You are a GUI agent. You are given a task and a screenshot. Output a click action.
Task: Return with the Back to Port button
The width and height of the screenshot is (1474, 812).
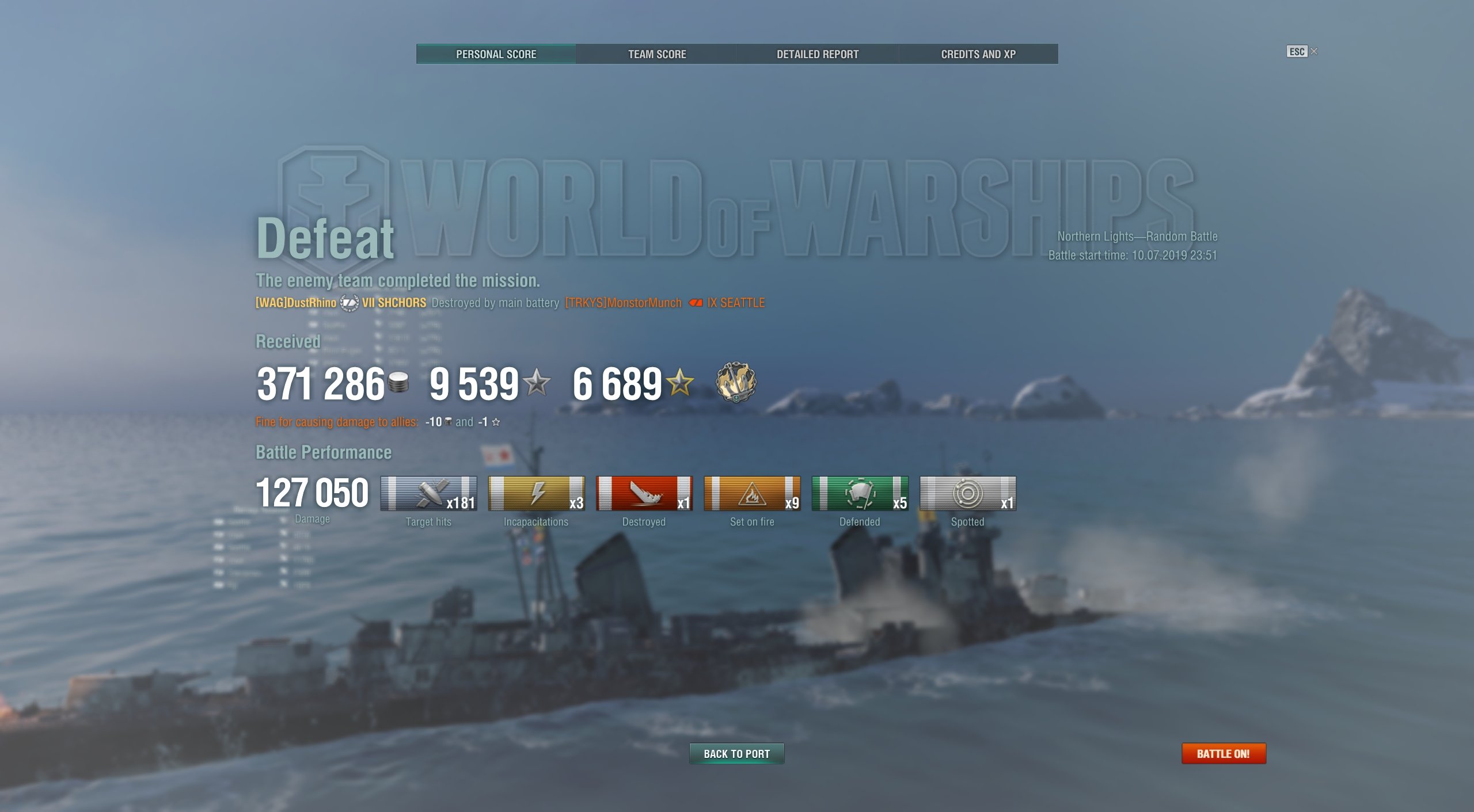pyautogui.click(x=736, y=753)
